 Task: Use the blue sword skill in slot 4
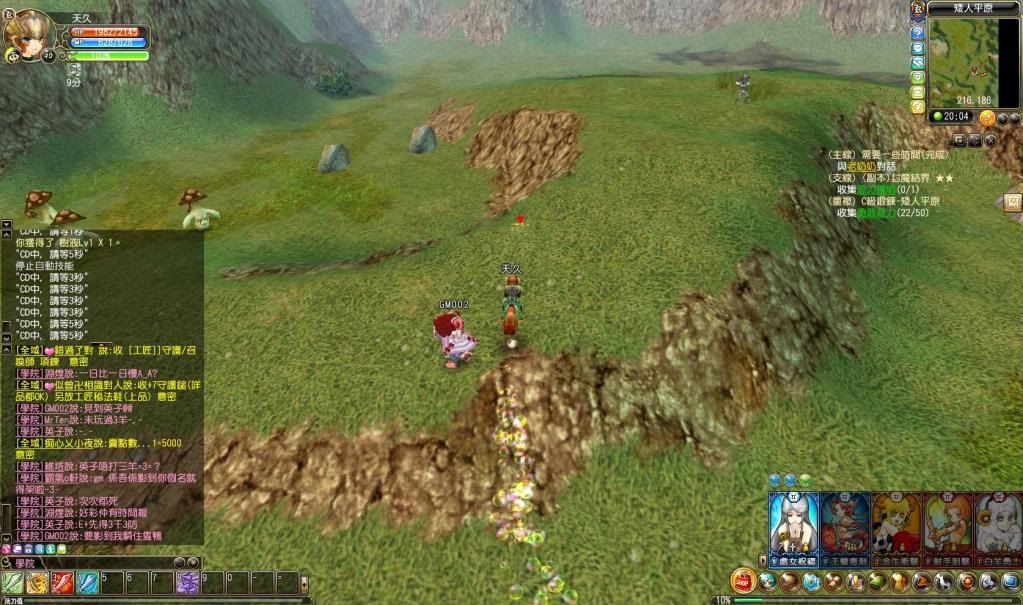click(x=88, y=583)
